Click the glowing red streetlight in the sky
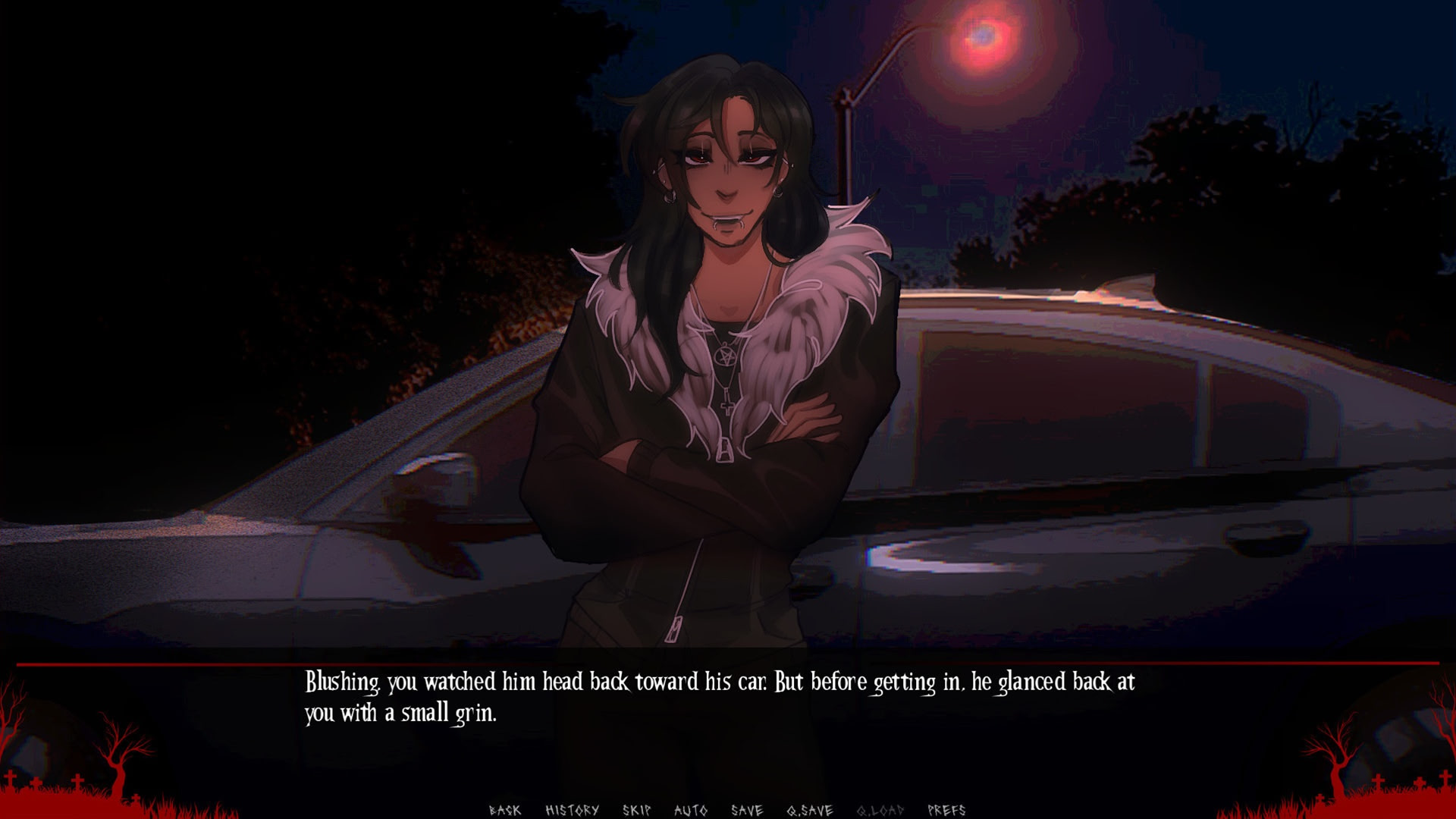The image size is (1456, 819). pos(983,36)
